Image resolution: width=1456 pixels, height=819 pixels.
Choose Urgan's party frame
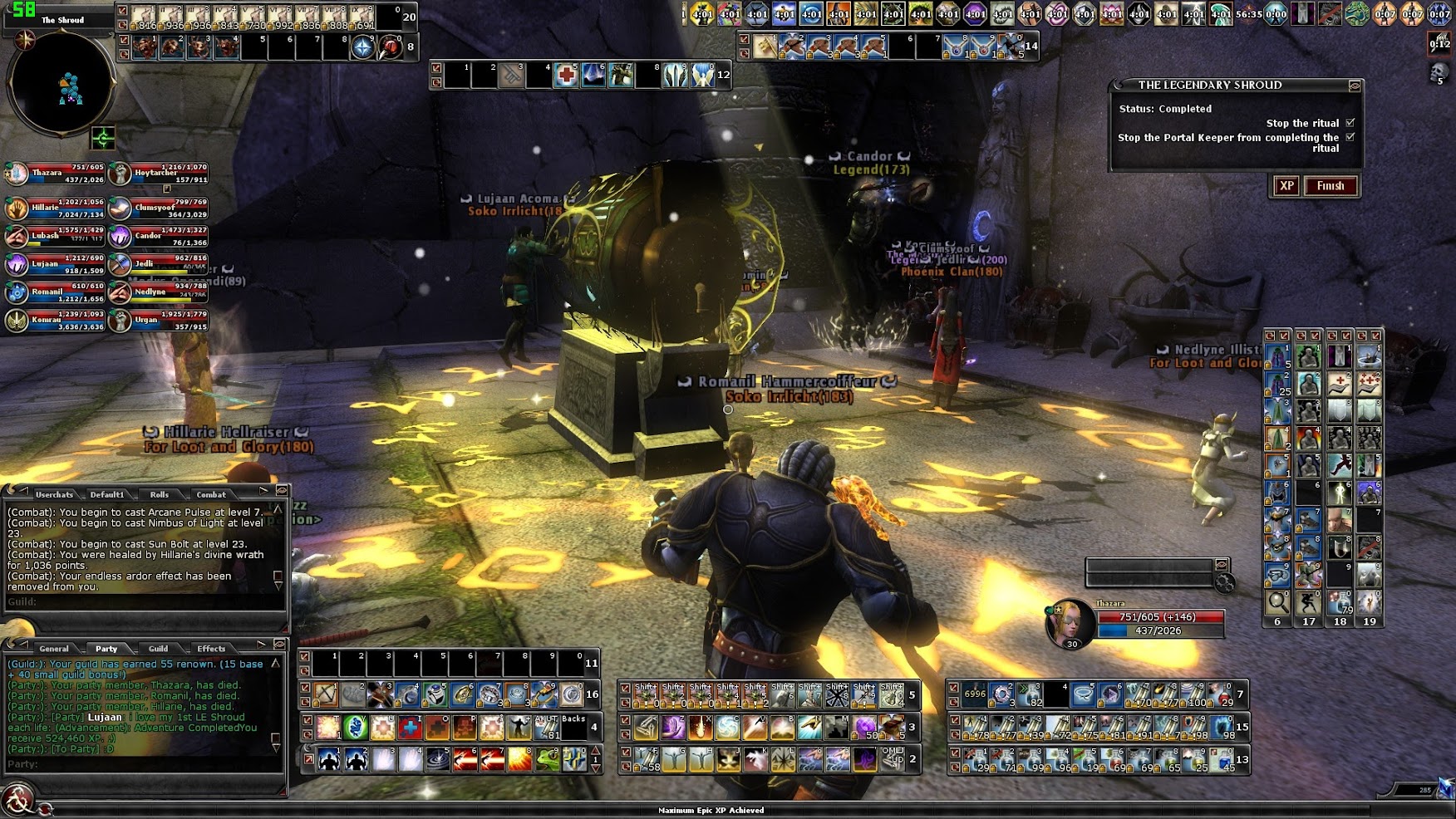[158, 320]
